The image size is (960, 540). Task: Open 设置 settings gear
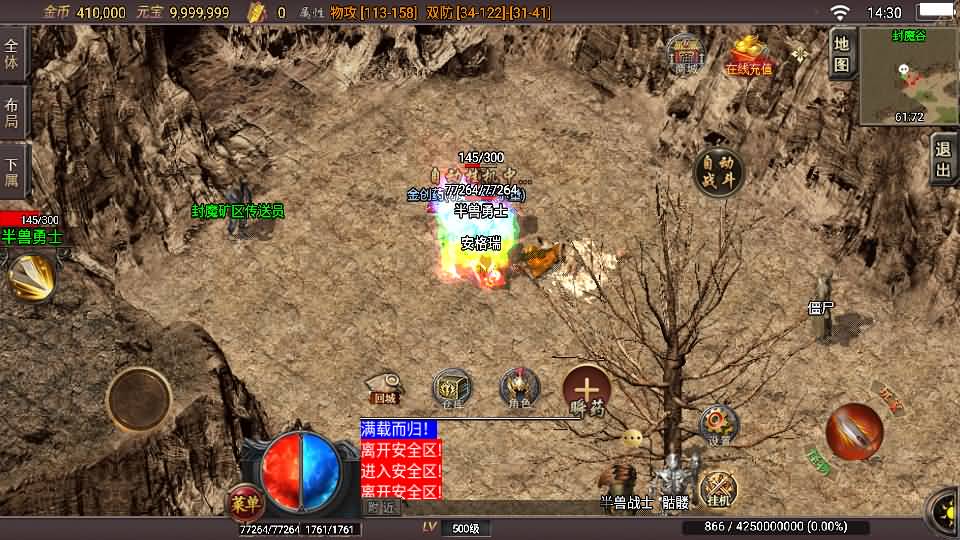click(718, 424)
